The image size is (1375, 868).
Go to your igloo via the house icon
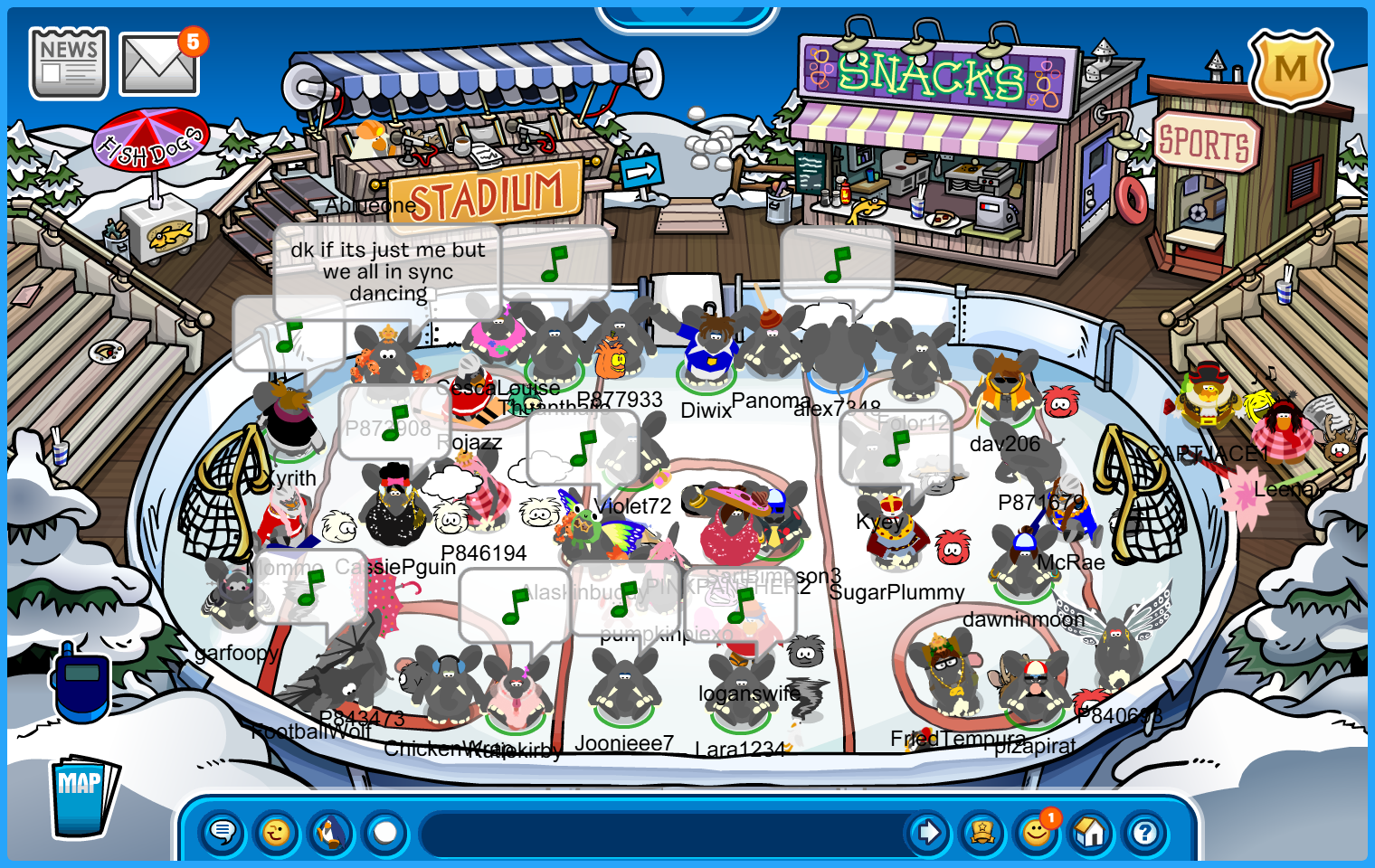click(1091, 832)
